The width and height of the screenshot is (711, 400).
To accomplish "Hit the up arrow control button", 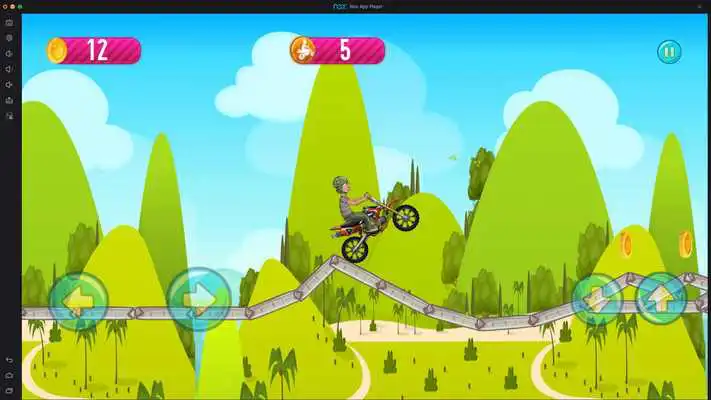I will (661, 297).
